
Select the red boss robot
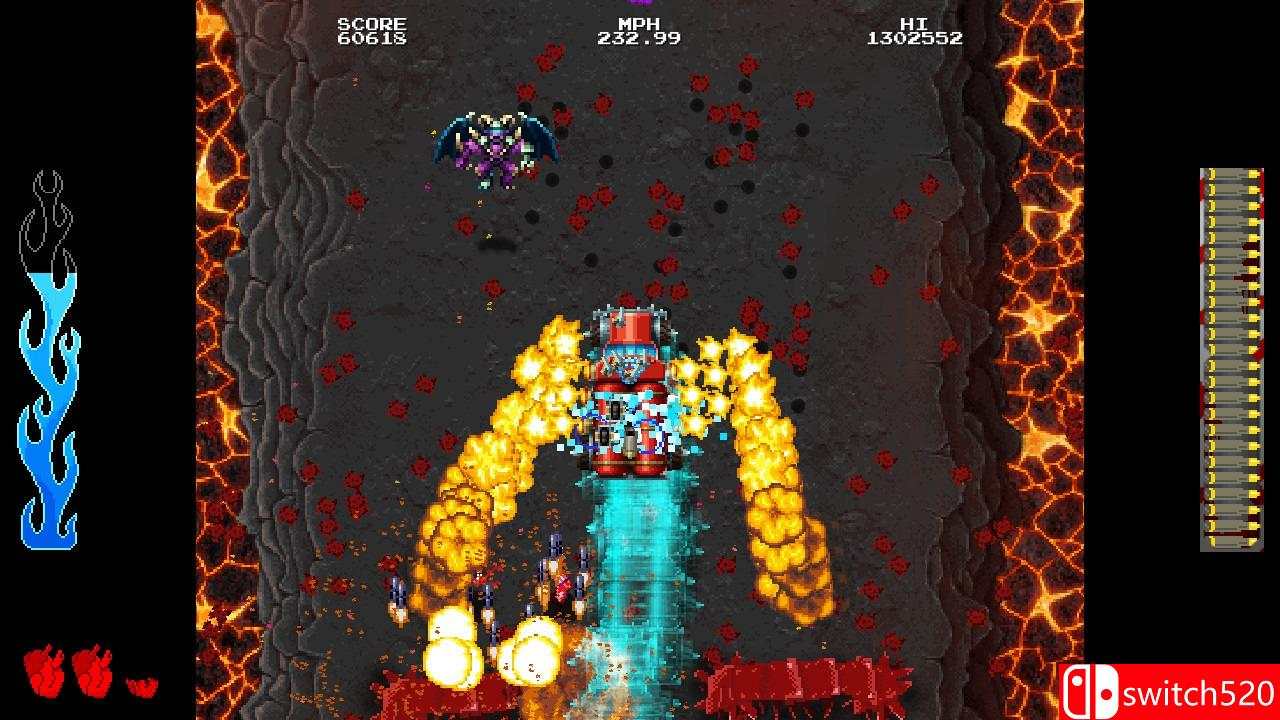[630, 390]
